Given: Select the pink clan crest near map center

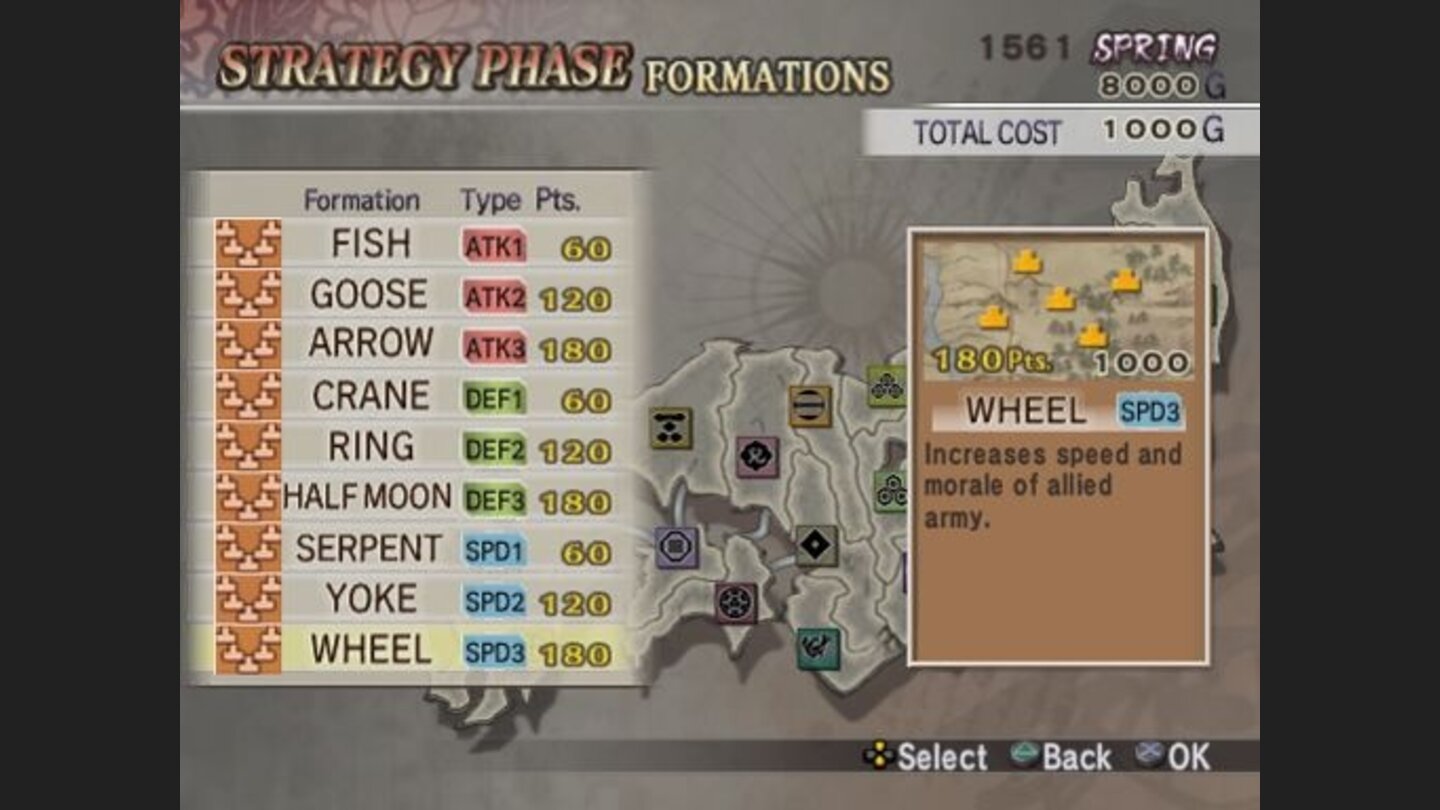Looking at the screenshot, I should click(755, 458).
